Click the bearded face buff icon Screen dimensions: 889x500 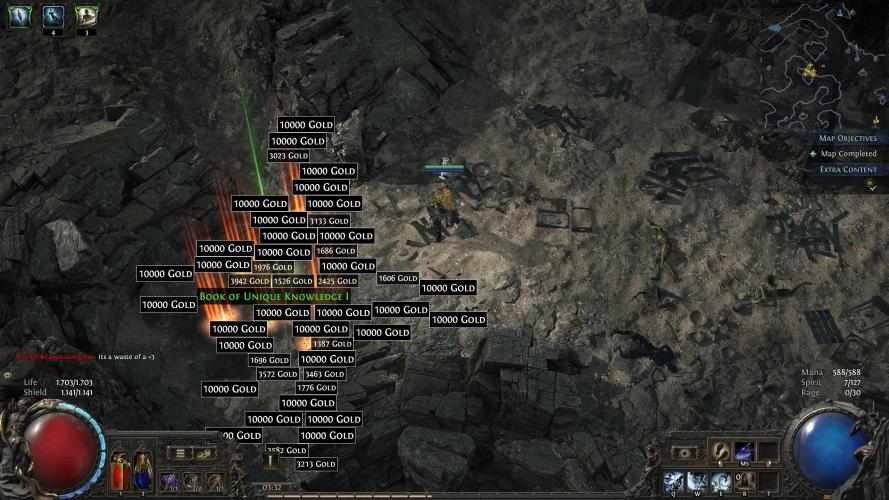[86, 15]
